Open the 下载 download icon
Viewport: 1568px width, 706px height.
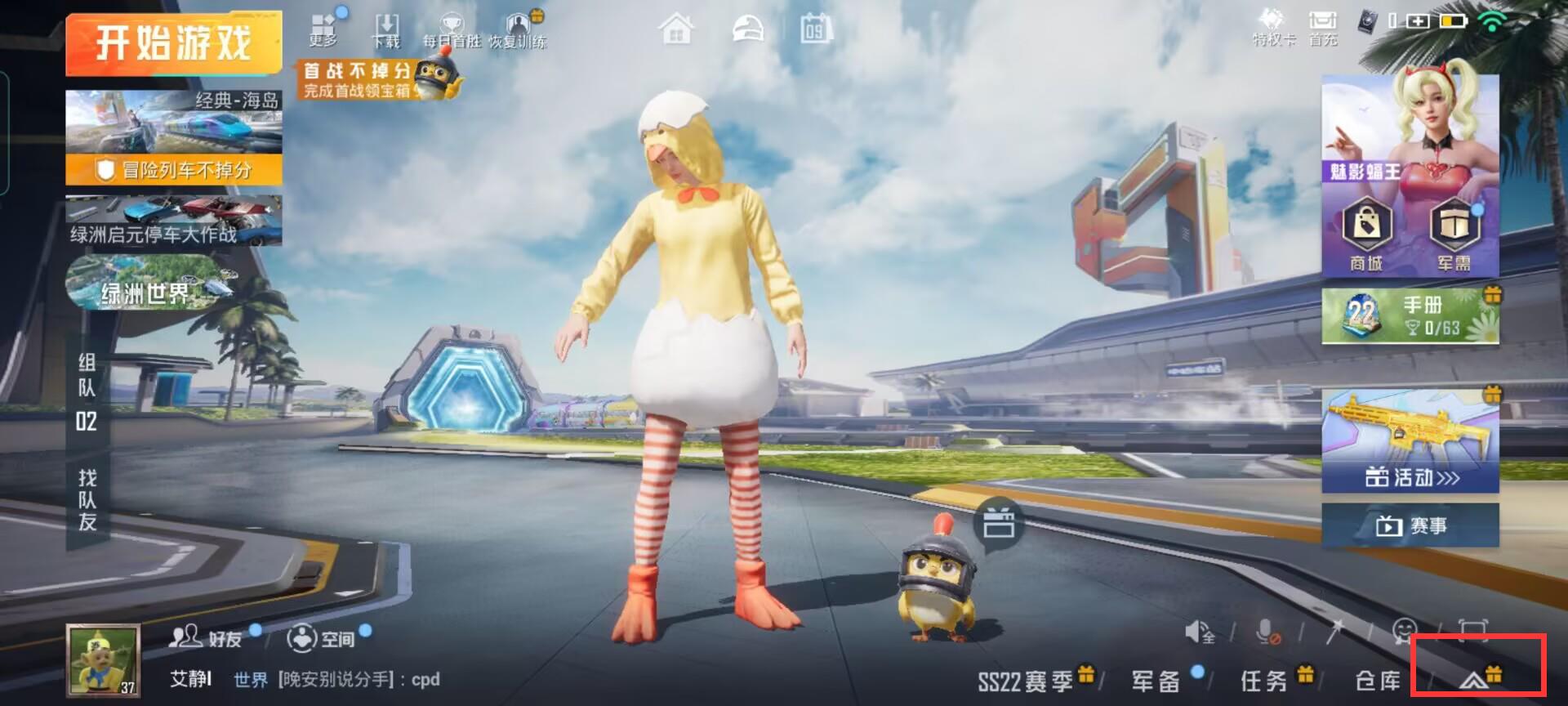386,29
